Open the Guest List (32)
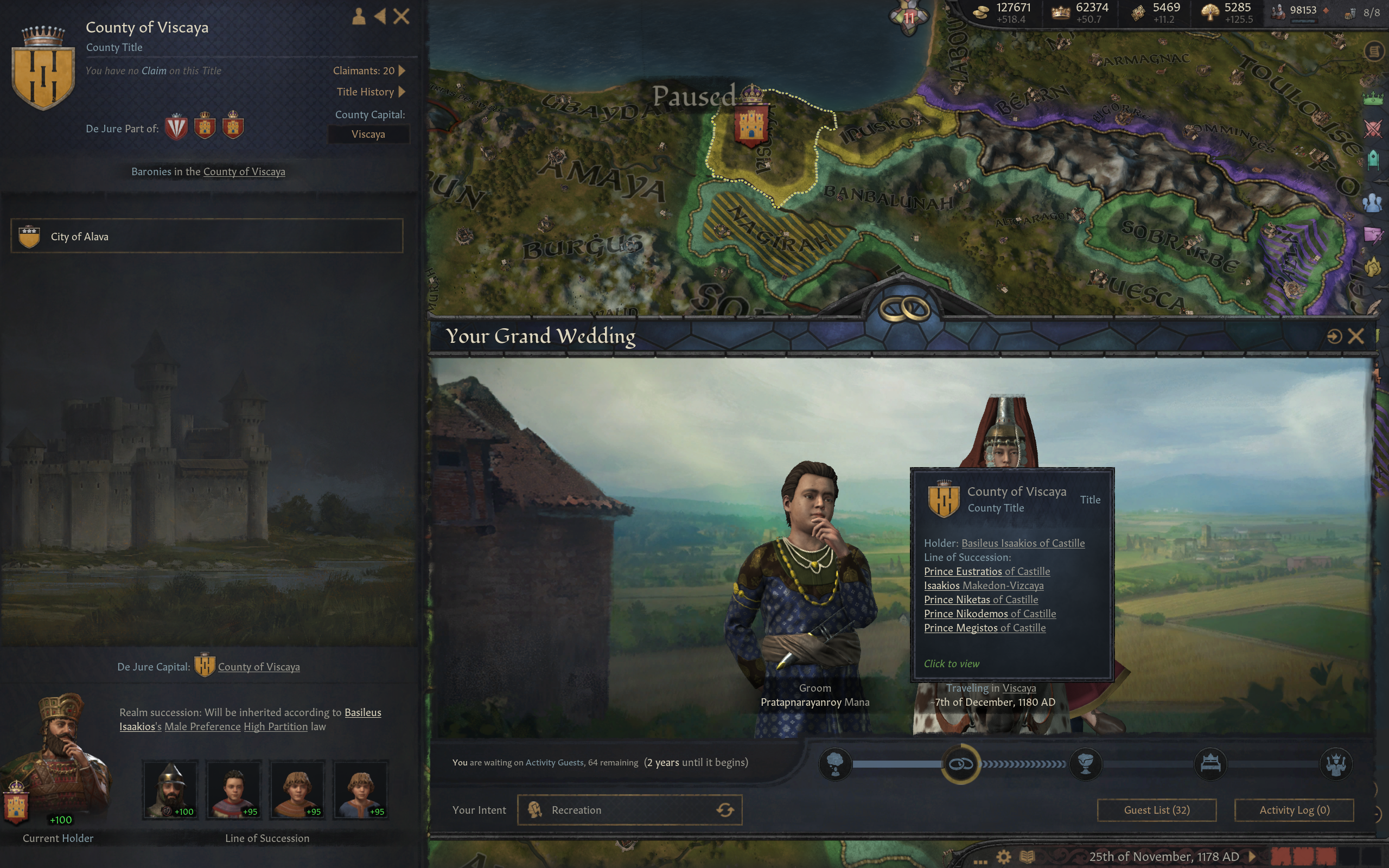The image size is (1389, 868). [1156, 809]
